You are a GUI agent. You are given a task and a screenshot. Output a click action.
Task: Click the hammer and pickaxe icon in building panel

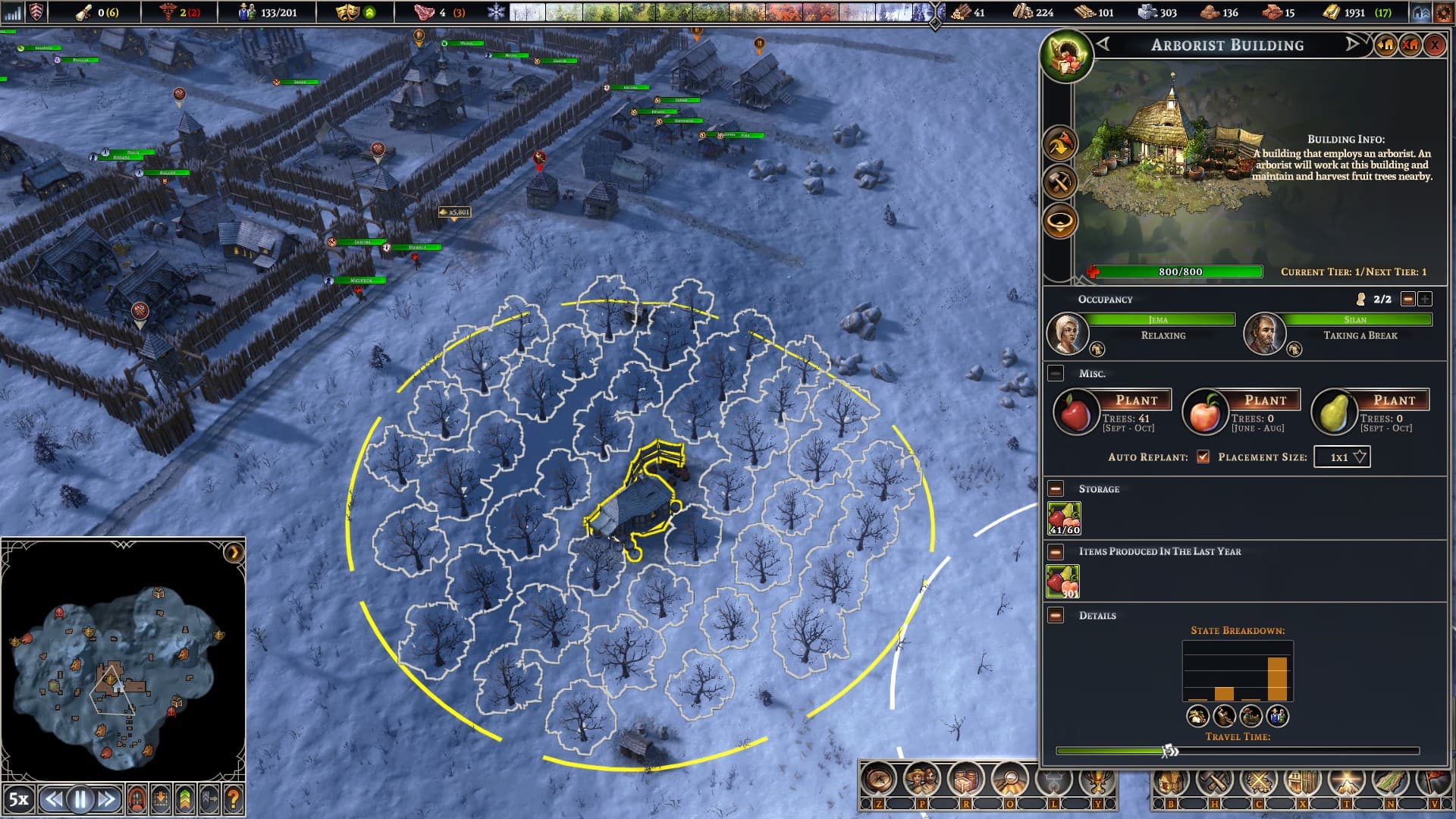1059,183
